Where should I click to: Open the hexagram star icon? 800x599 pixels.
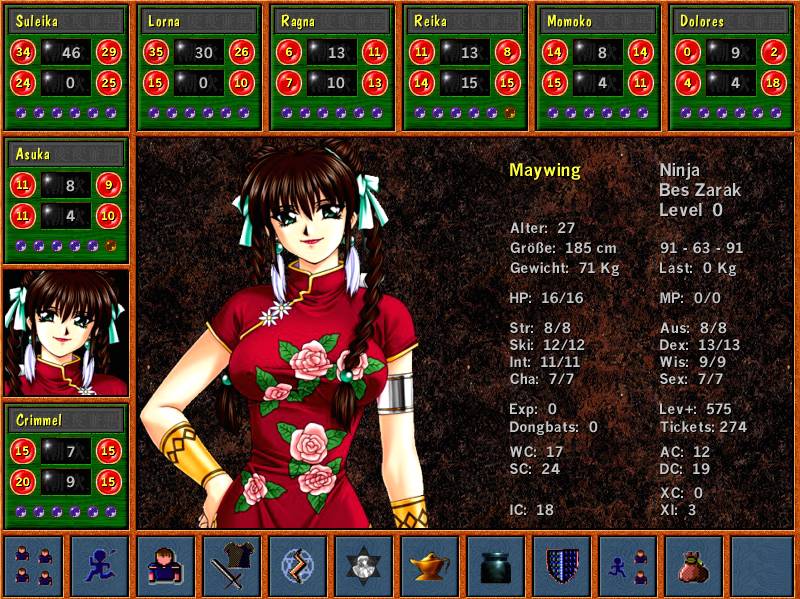(x=363, y=566)
